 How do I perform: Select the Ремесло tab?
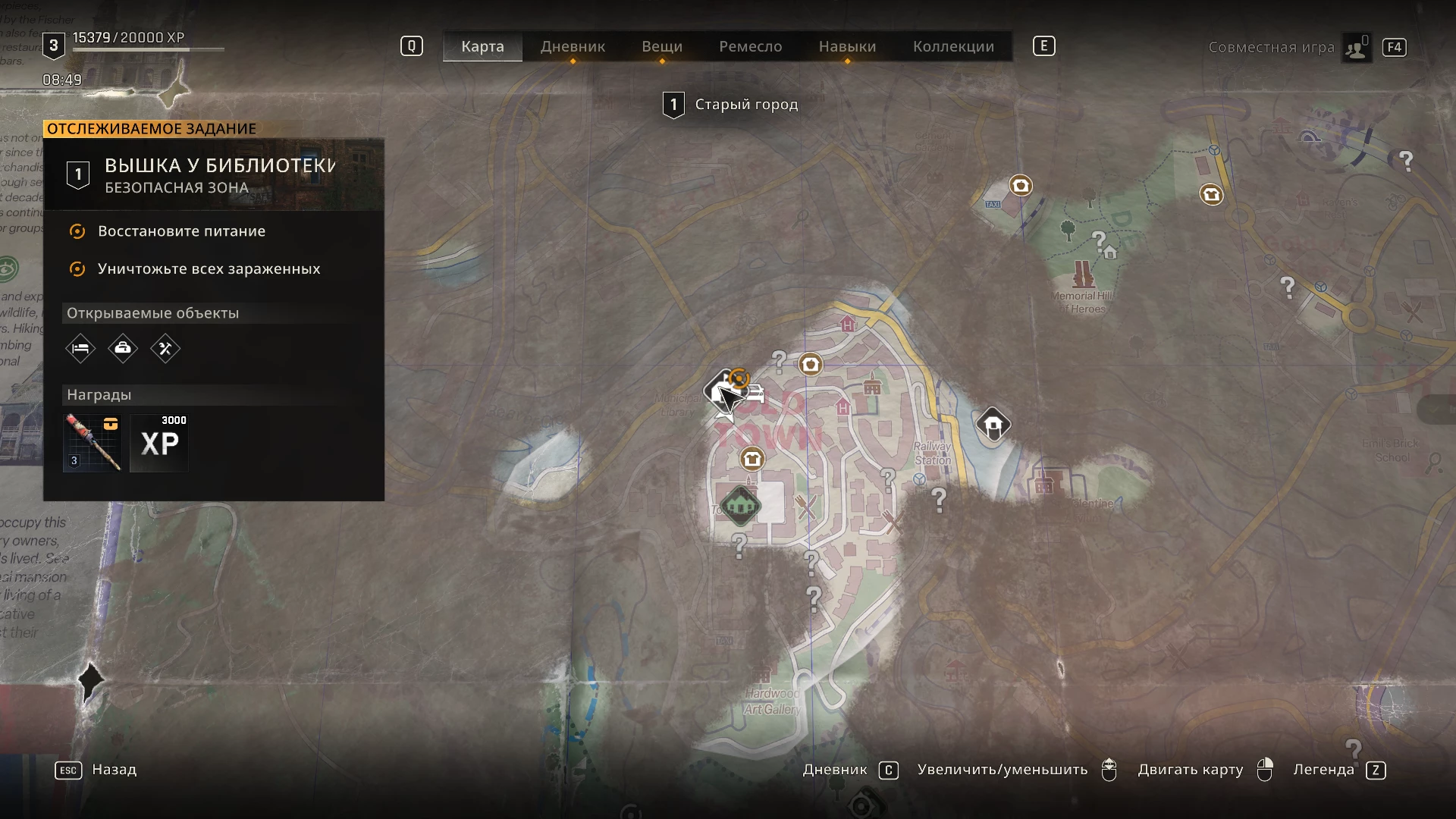(x=750, y=46)
